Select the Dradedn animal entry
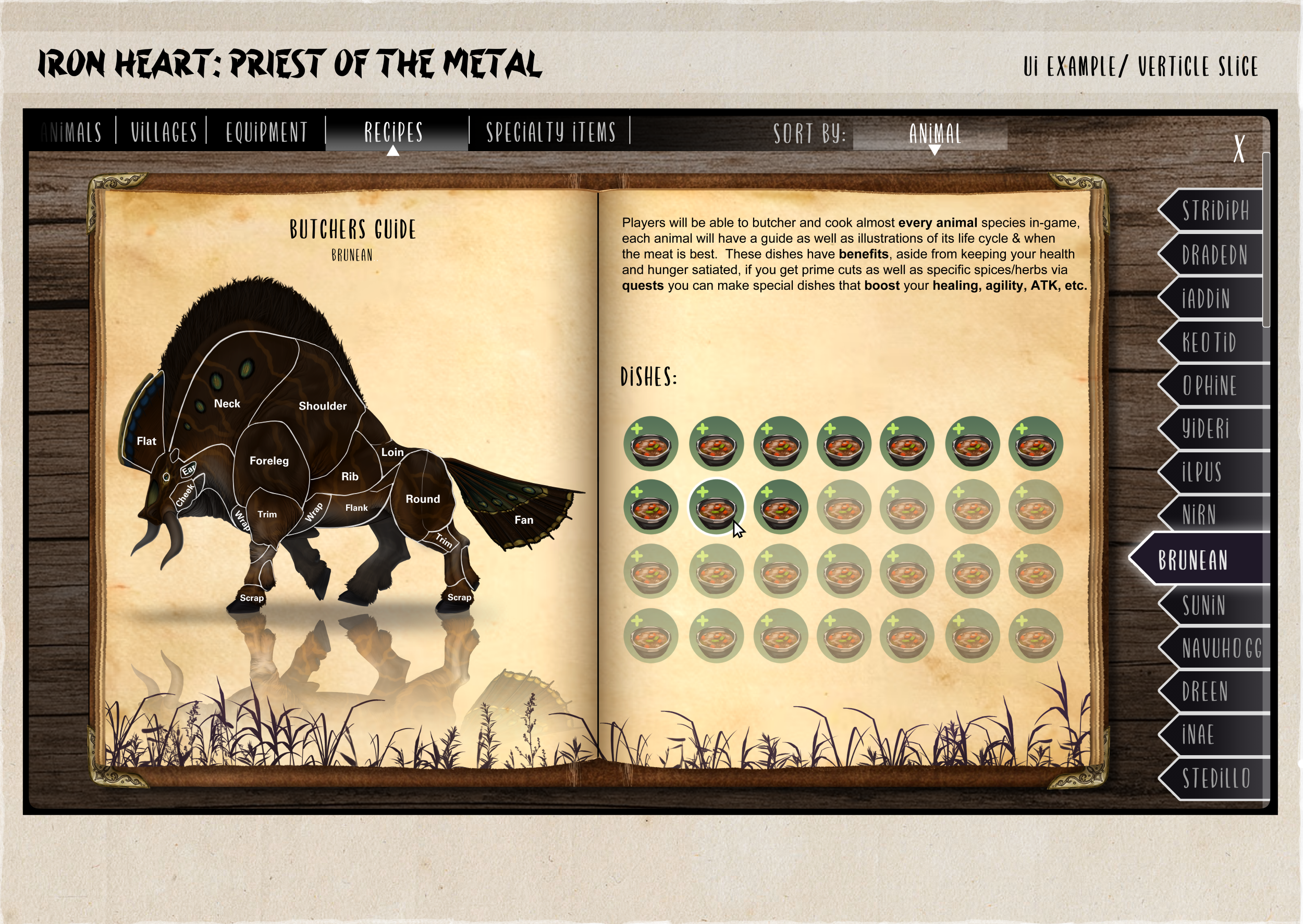 (x=1215, y=255)
